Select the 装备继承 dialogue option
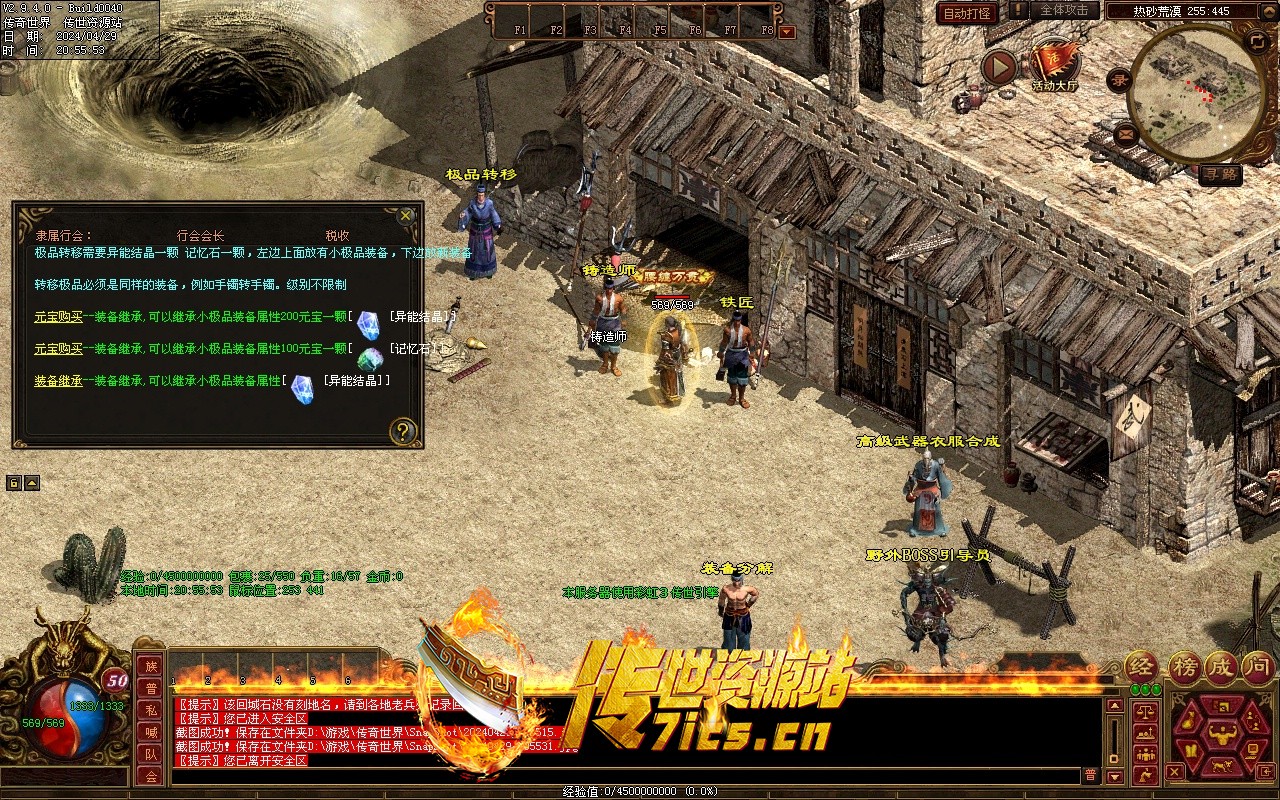 58,381
